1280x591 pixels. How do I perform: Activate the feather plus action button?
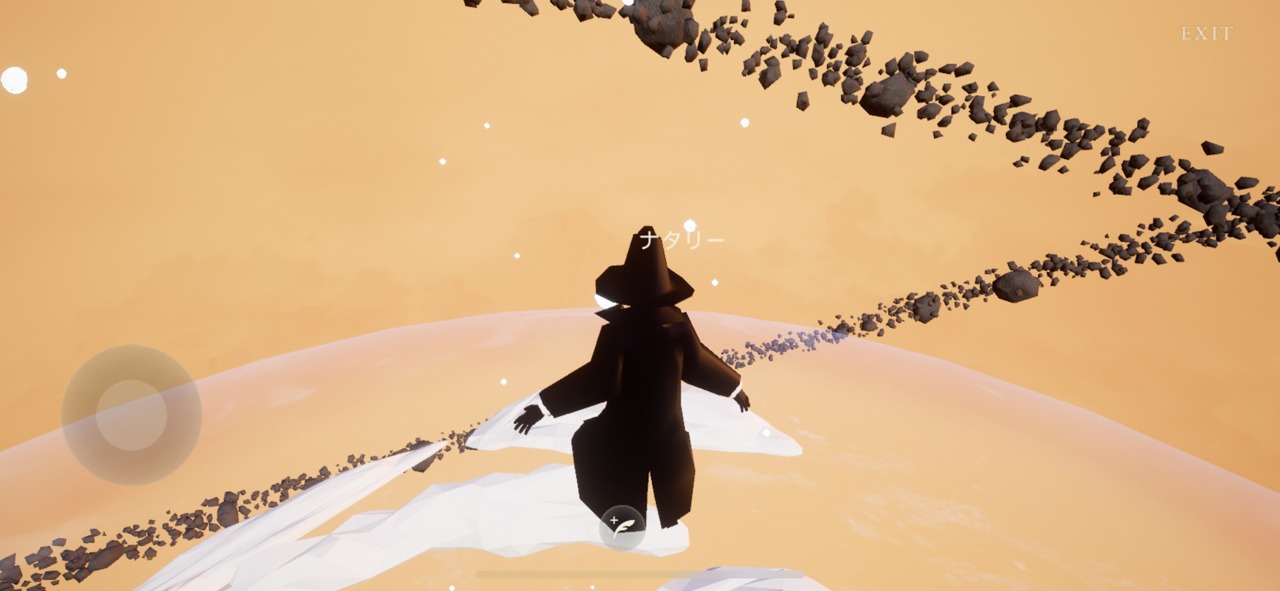click(x=622, y=527)
